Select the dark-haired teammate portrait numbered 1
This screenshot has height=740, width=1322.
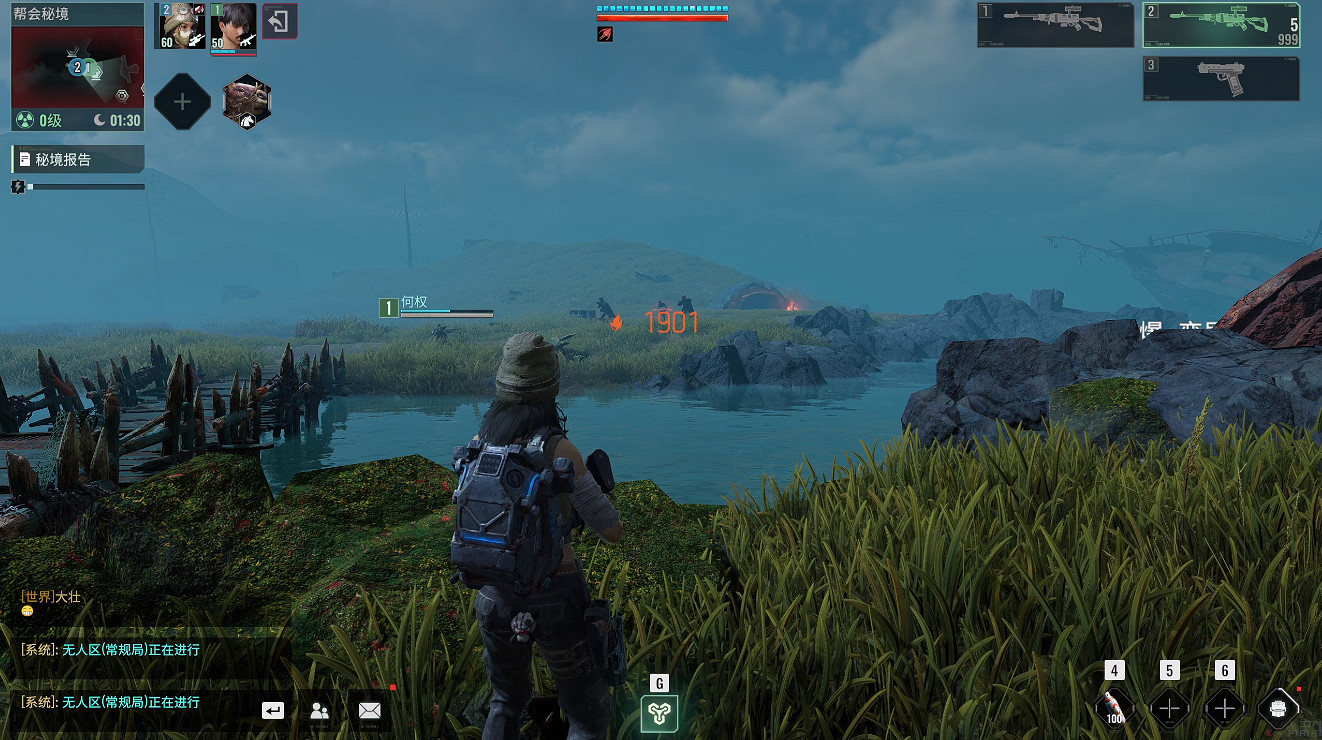[x=234, y=25]
